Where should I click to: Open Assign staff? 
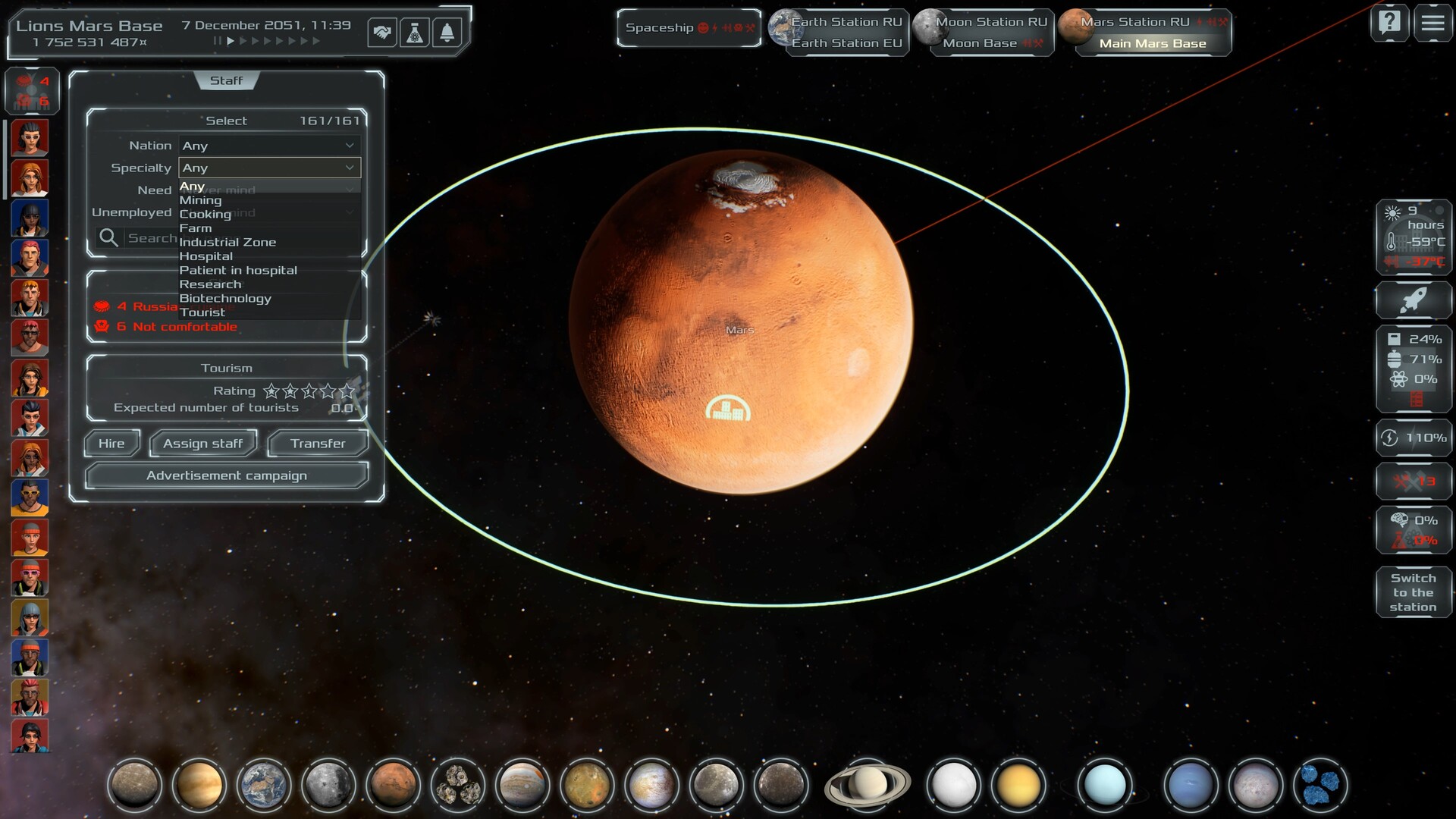[x=203, y=444]
